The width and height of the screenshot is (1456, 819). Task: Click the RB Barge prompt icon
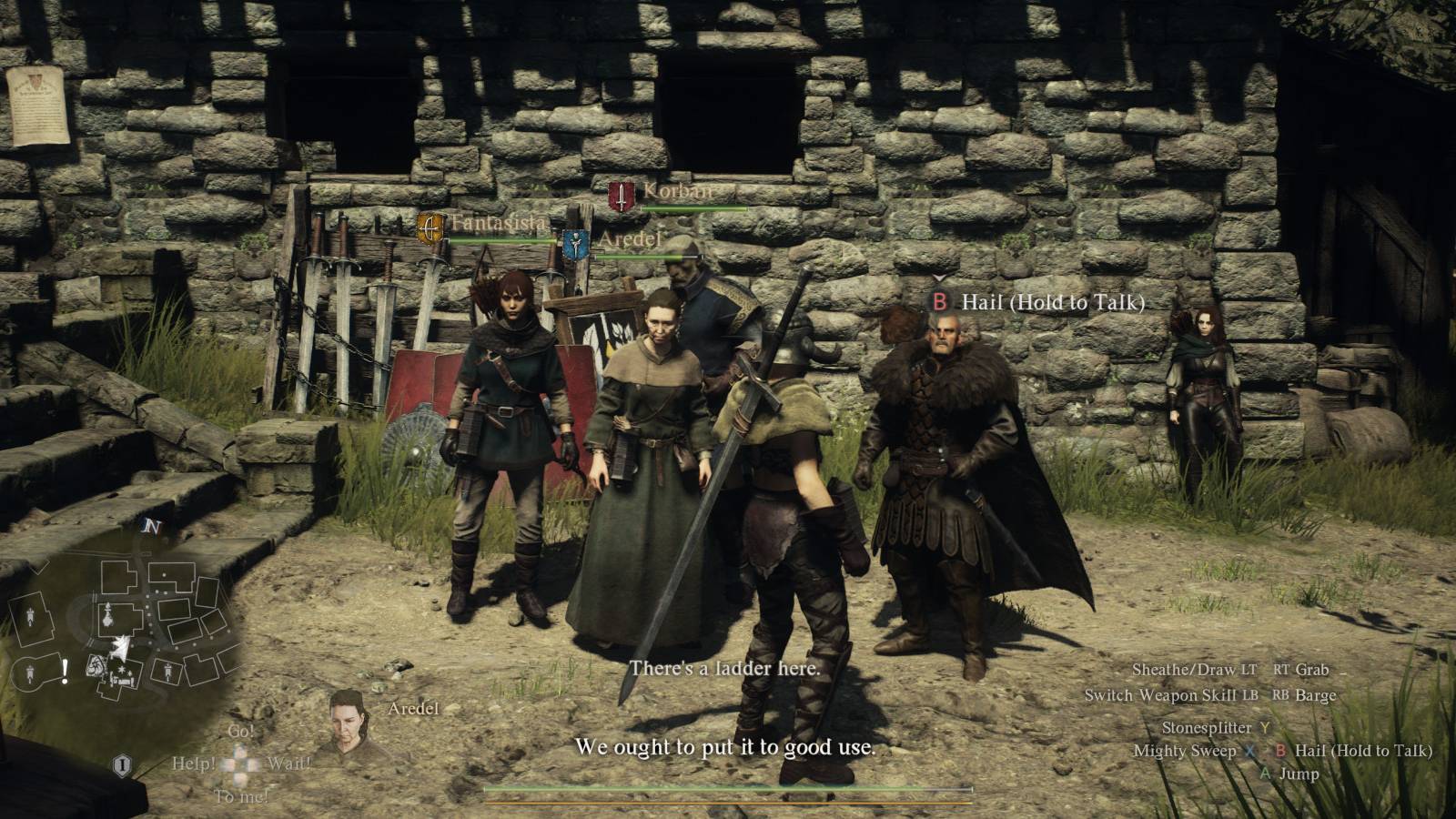click(1281, 695)
